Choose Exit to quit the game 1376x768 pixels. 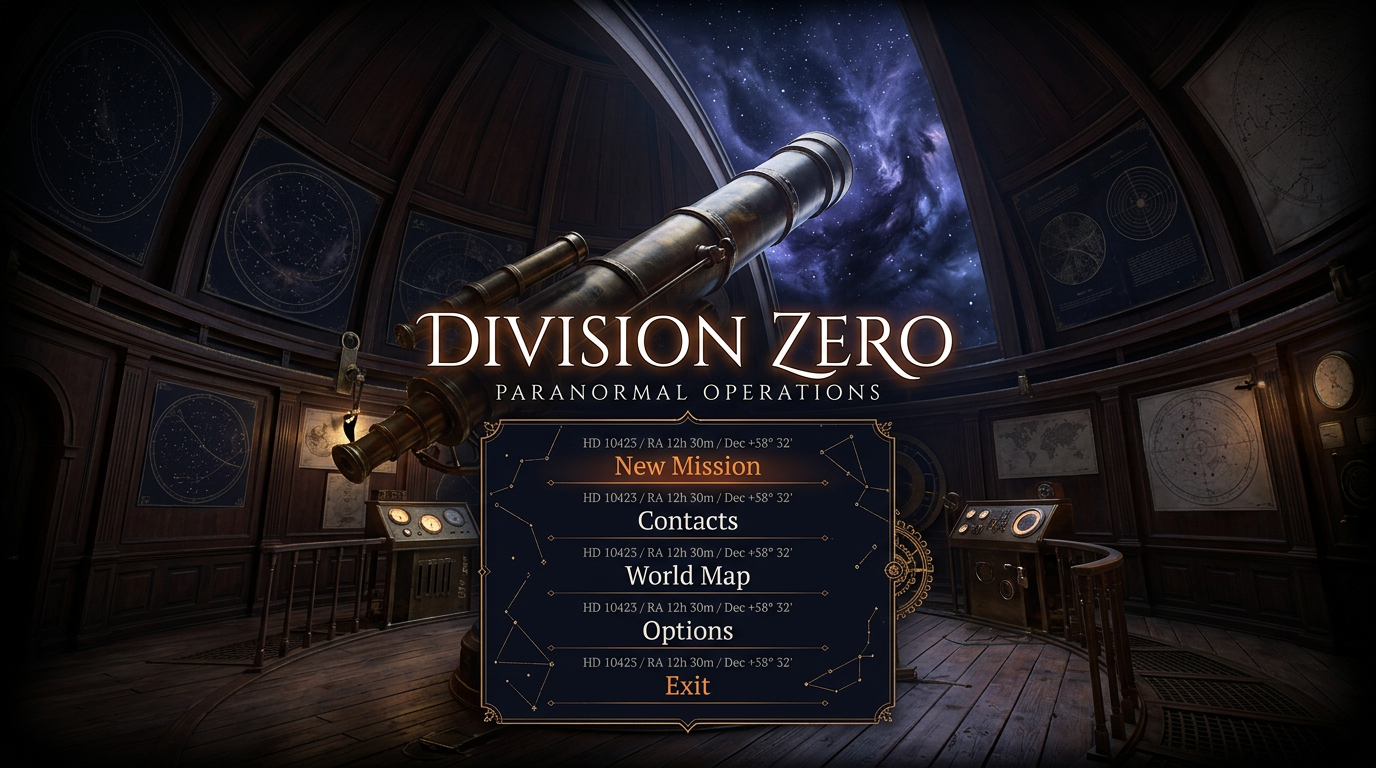(x=687, y=686)
